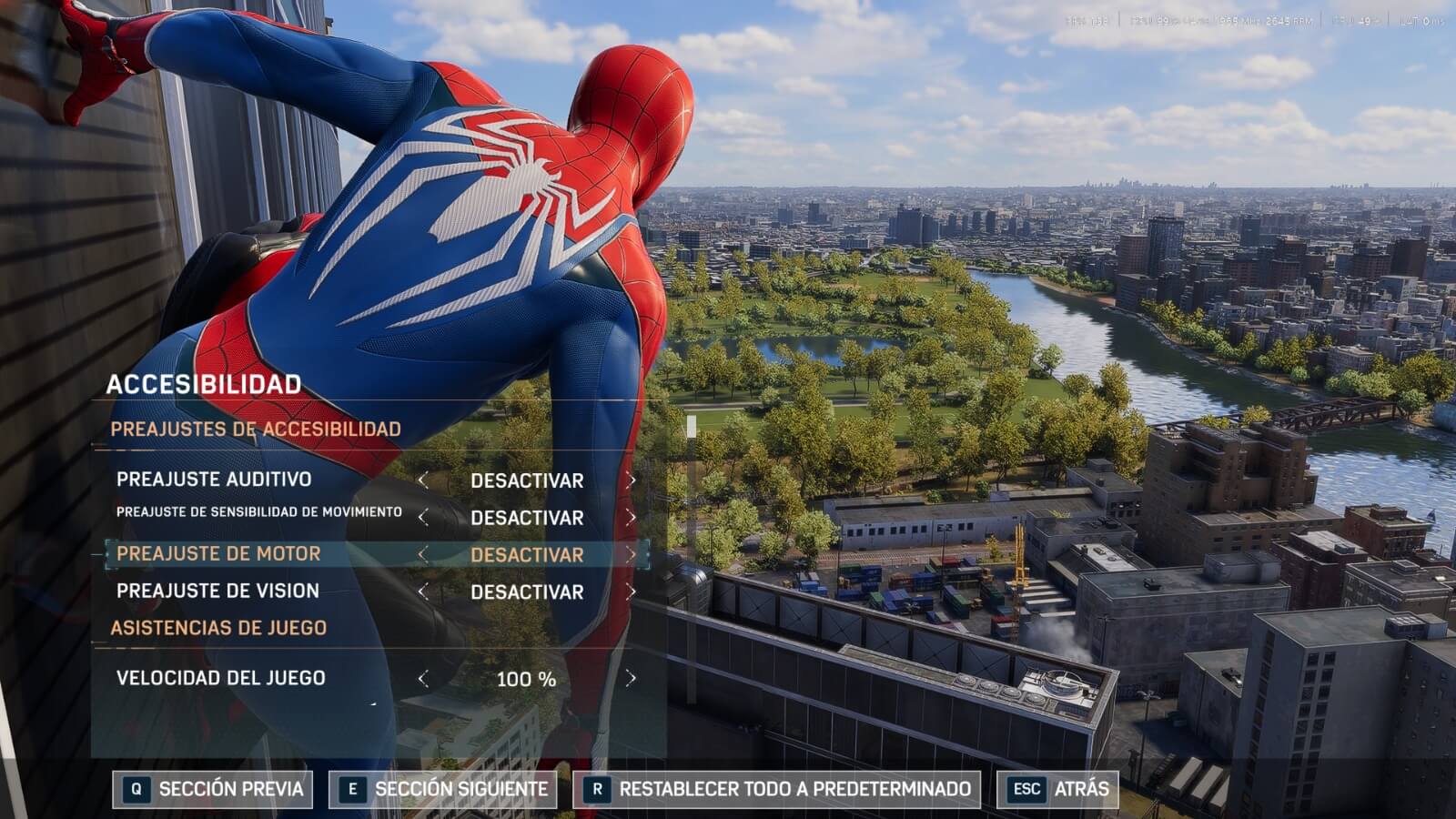This screenshot has width=1456, height=819.
Task: Click right arrow for Preajuste Auditivo
Action: (x=631, y=480)
